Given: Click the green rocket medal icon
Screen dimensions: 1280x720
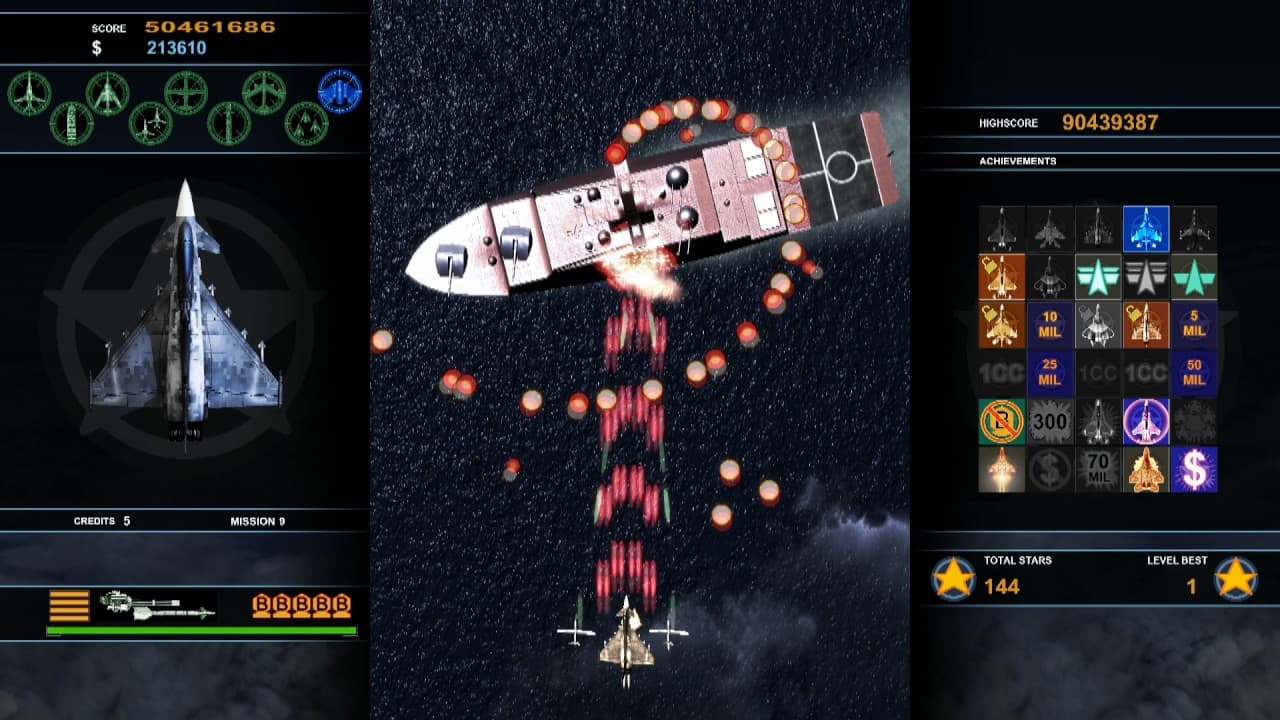Looking at the screenshot, I should (x=71, y=123).
